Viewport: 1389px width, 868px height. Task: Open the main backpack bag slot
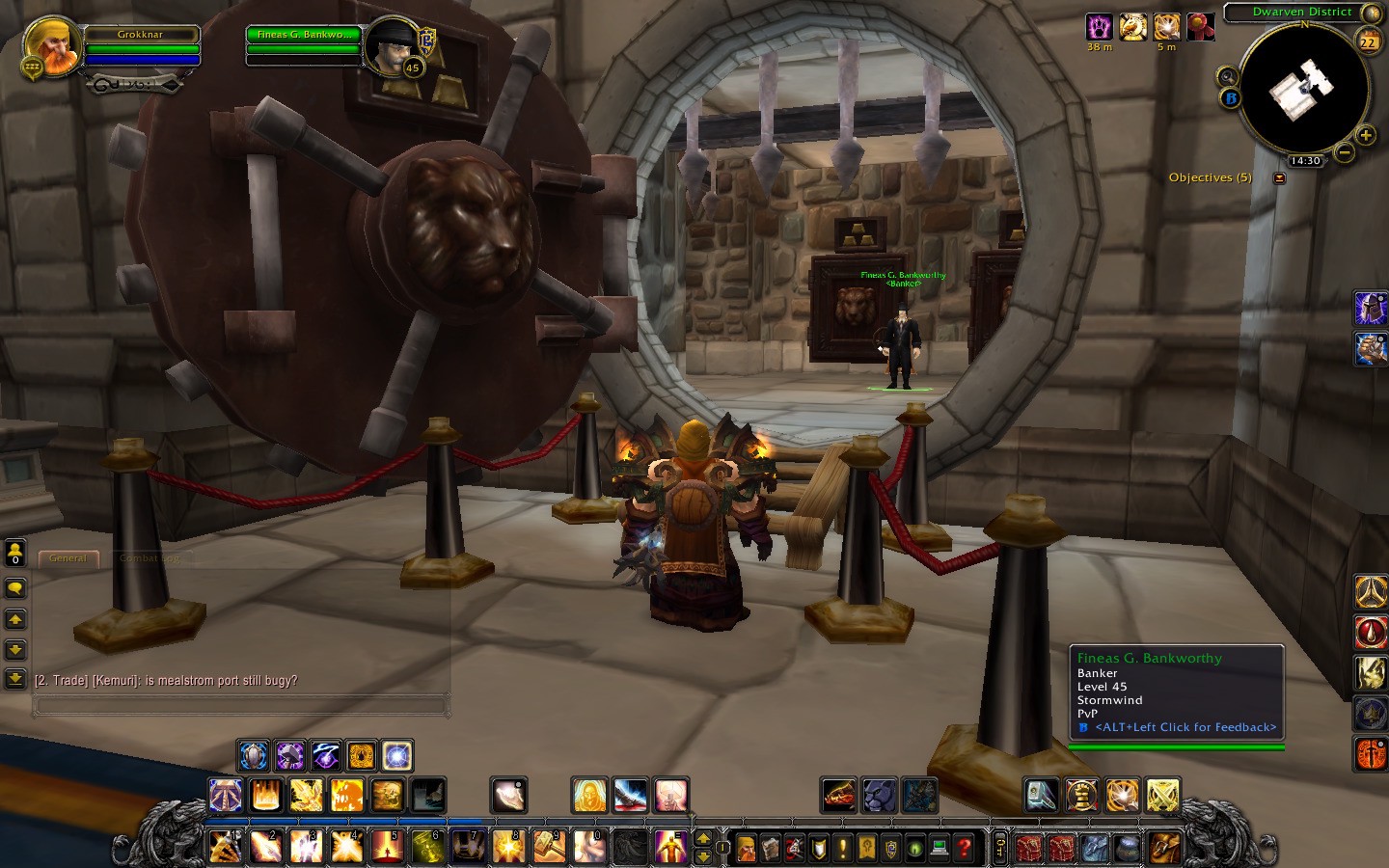(1164, 849)
